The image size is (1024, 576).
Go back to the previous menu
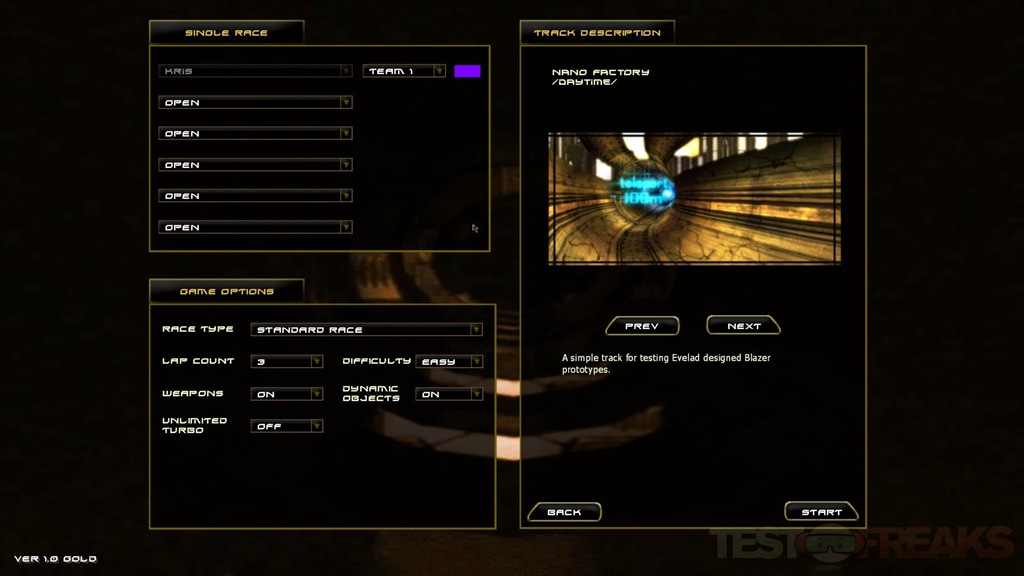[x=564, y=512]
